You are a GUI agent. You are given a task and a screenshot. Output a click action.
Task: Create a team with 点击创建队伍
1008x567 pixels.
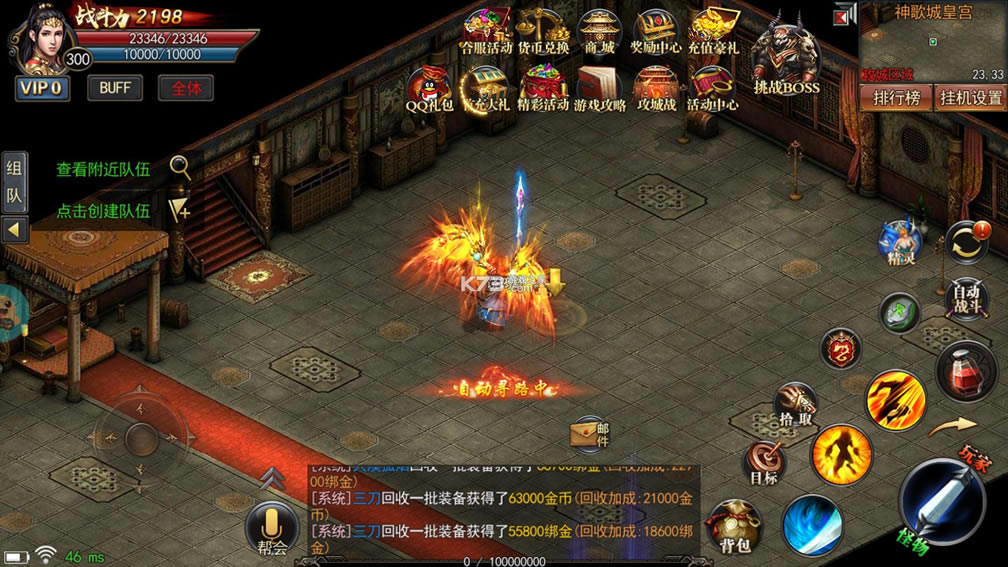[103, 210]
